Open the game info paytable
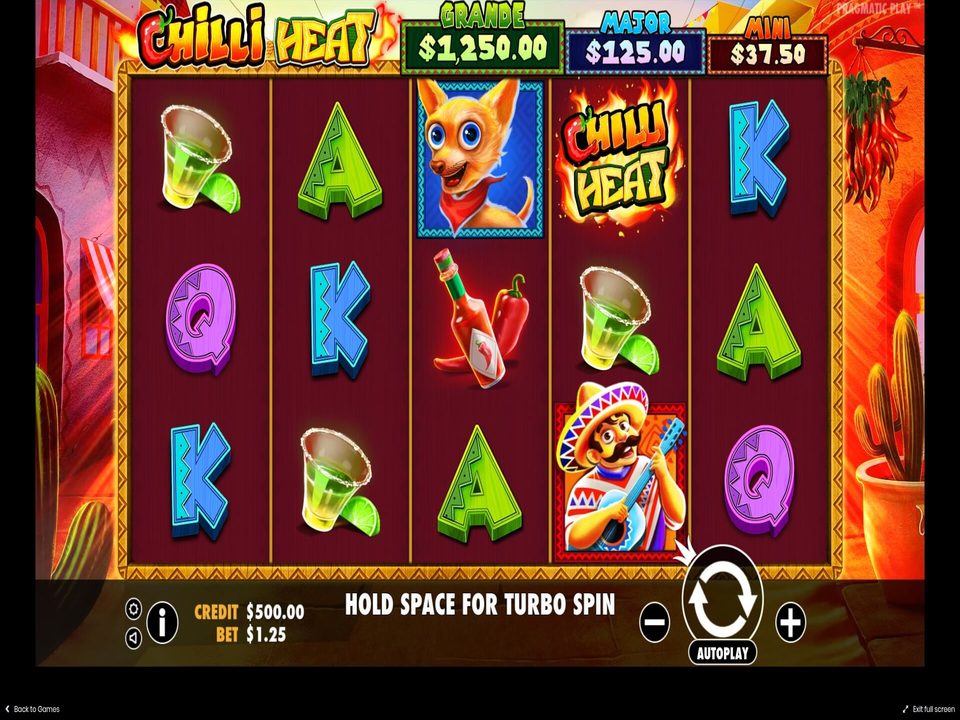The image size is (960, 720). point(162,622)
